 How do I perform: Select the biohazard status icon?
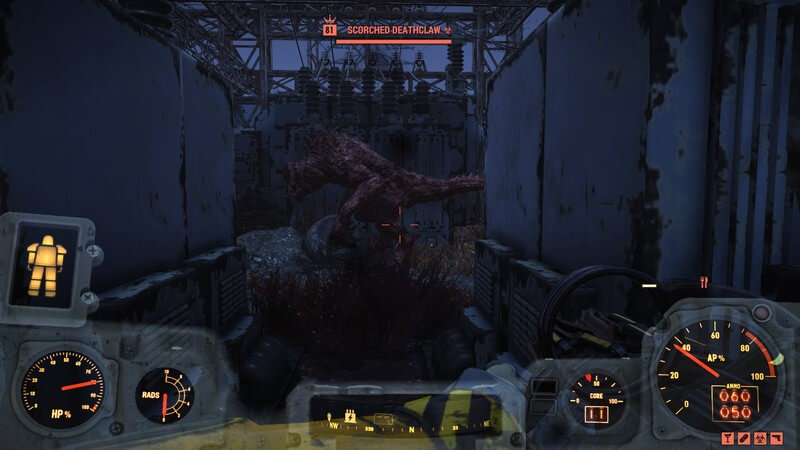pyautogui.click(x=760, y=438)
